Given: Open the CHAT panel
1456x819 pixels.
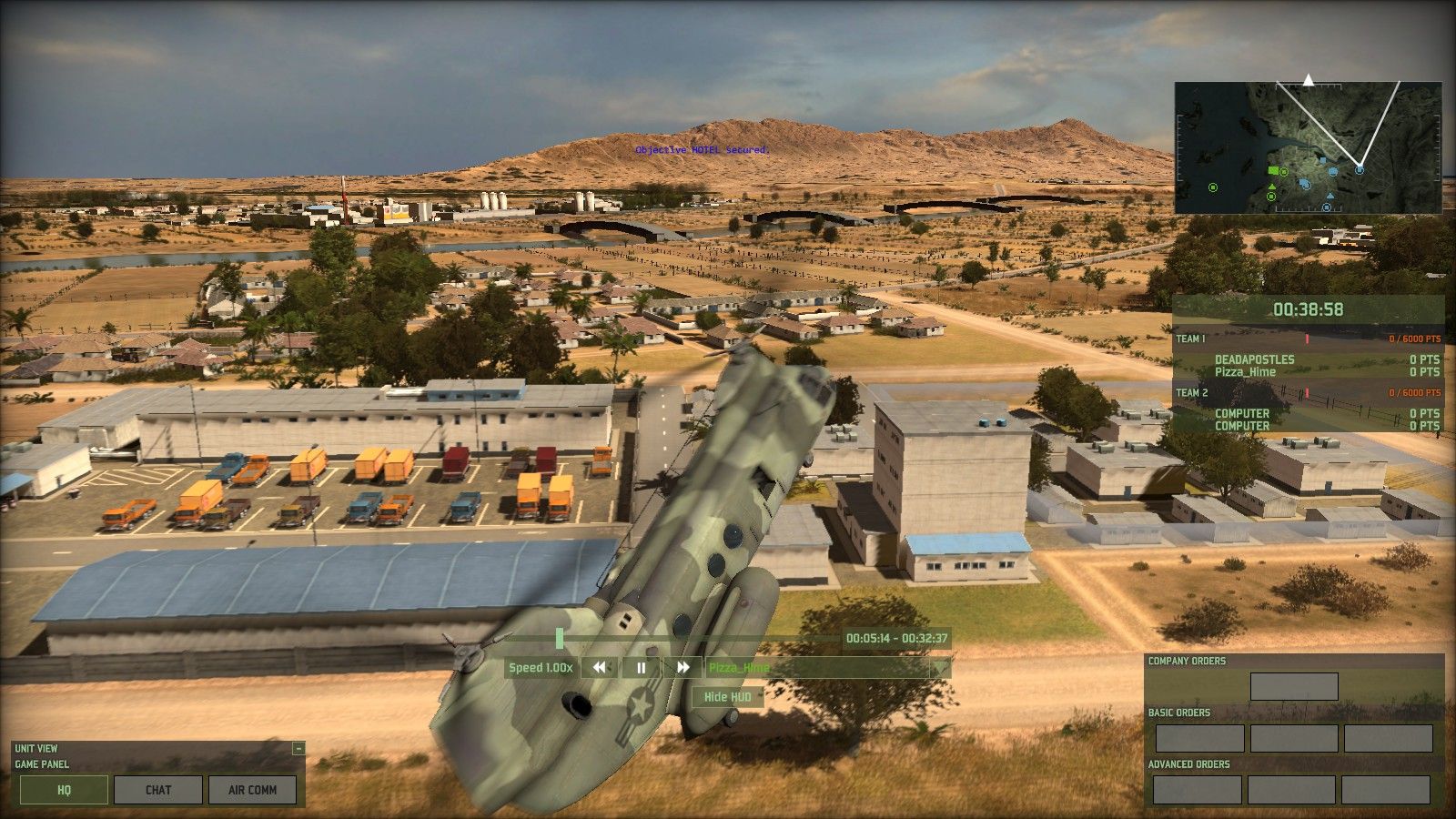Looking at the screenshot, I should (x=158, y=790).
